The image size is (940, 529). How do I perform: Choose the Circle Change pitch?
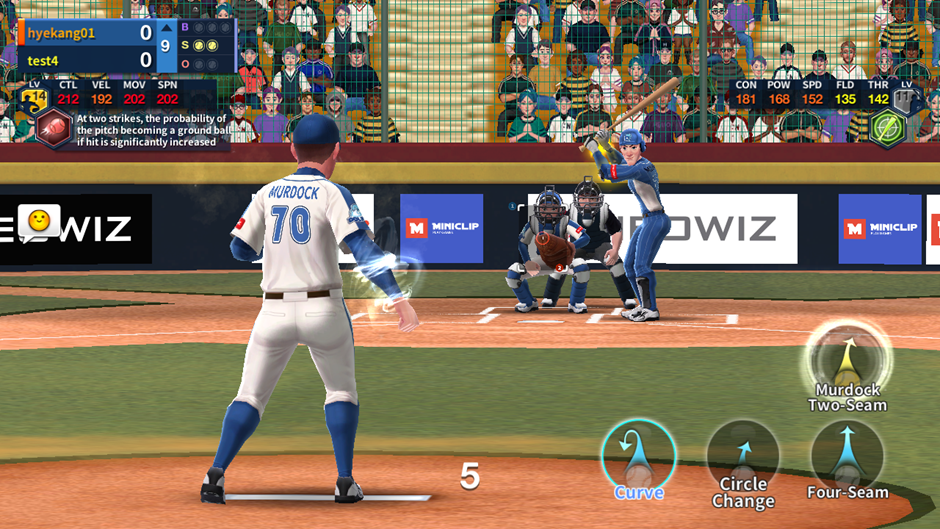pos(743,457)
